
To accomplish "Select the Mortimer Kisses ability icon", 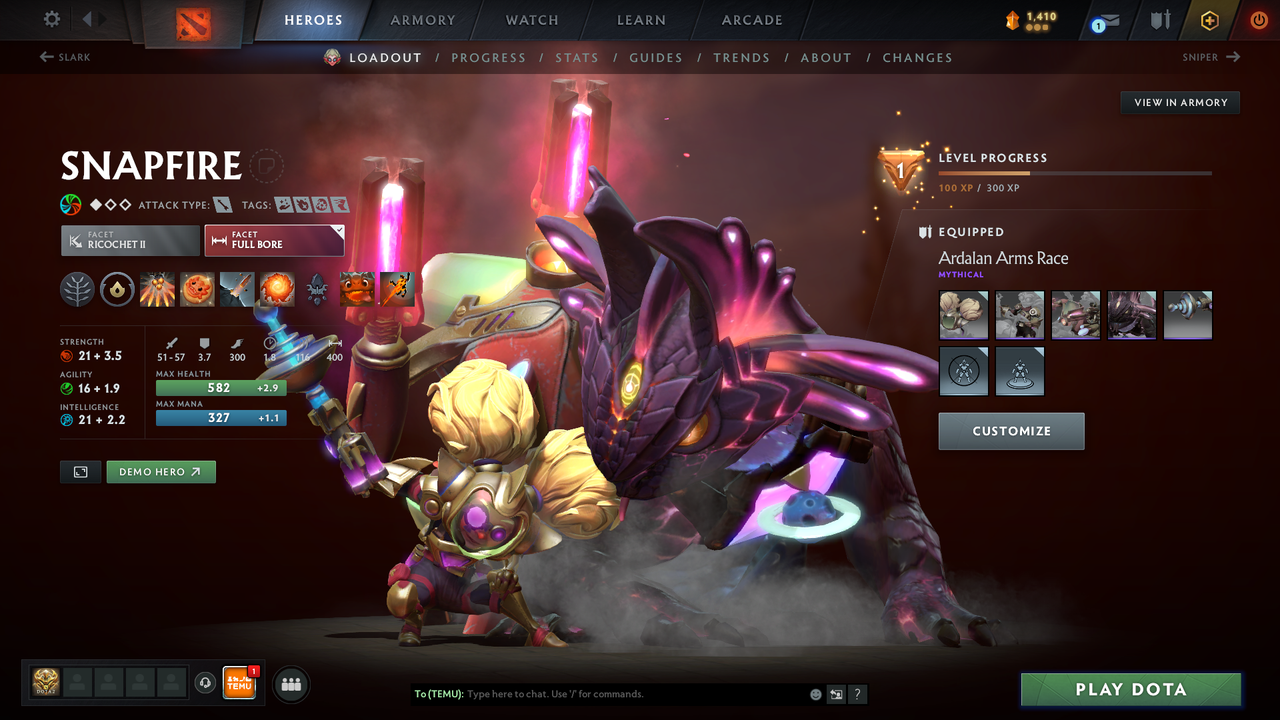I will [277, 289].
